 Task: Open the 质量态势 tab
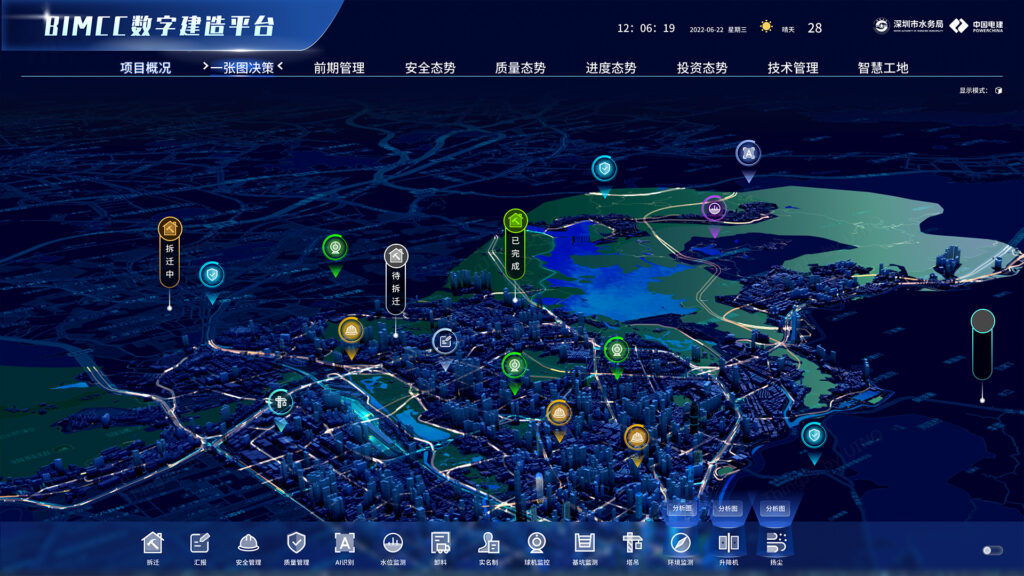coord(520,68)
